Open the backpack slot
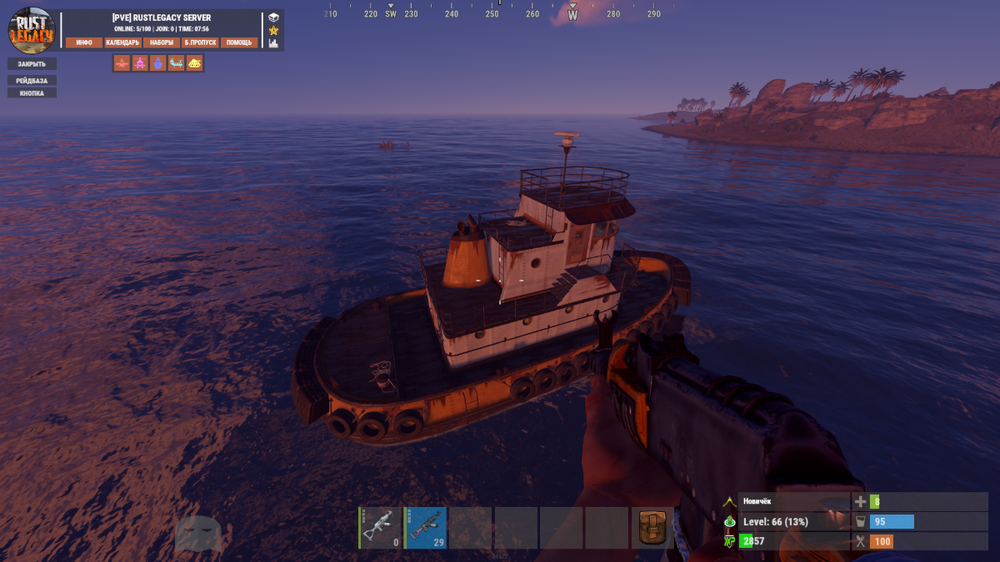The image size is (1000, 562). [653, 527]
